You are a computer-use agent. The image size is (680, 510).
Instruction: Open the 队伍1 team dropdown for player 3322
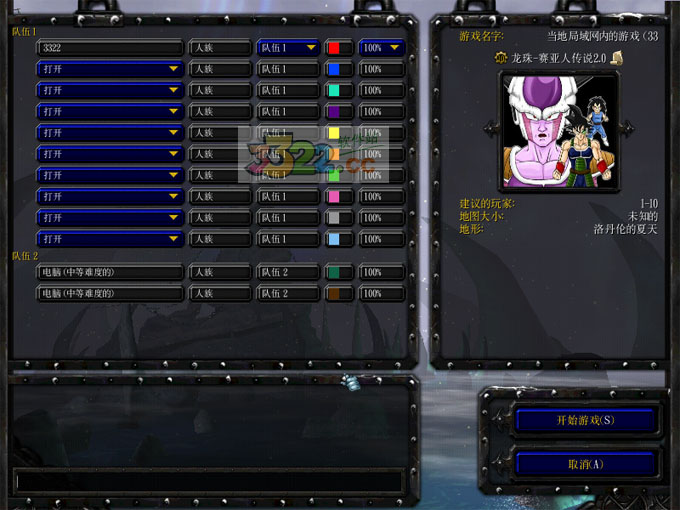click(x=288, y=48)
